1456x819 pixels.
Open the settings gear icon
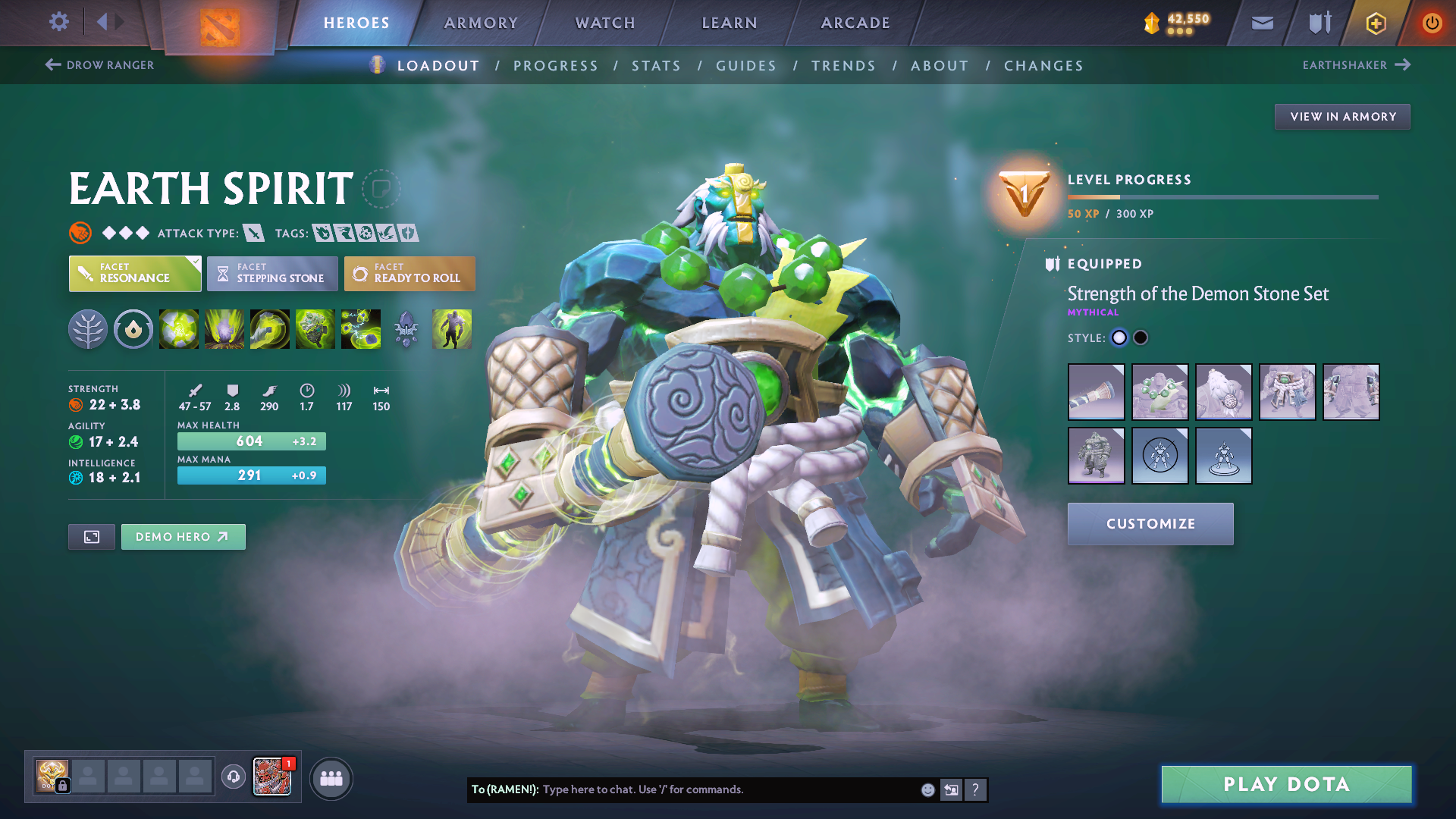pyautogui.click(x=58, y=22)
